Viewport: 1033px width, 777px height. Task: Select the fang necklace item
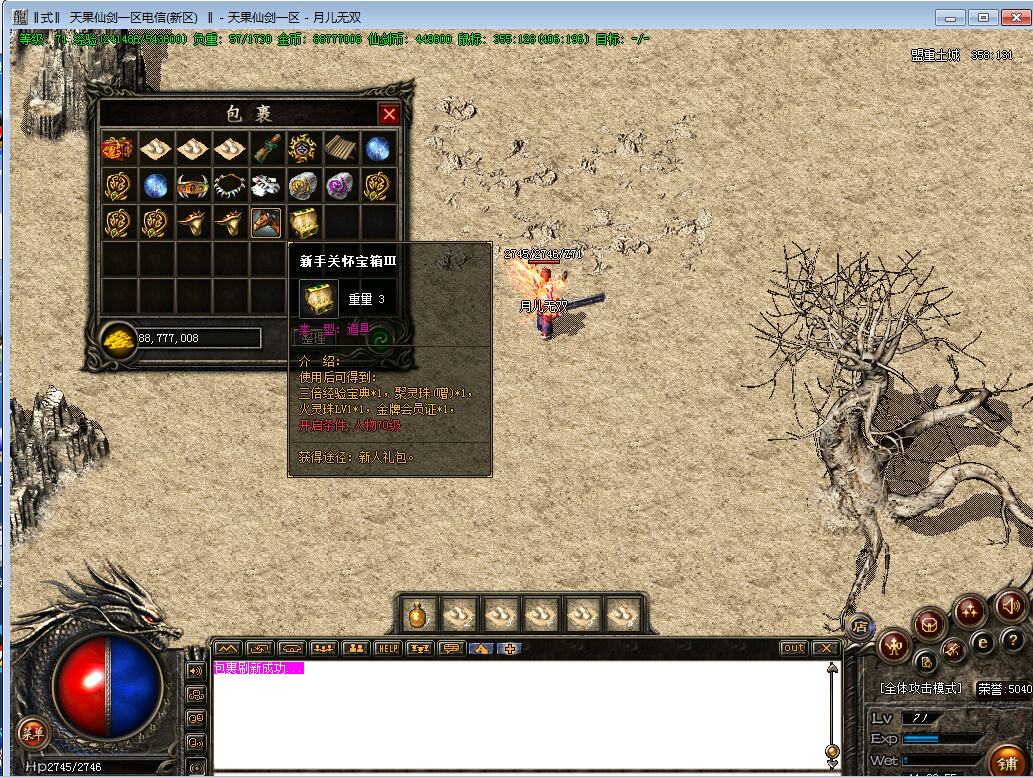coord(229,186)
